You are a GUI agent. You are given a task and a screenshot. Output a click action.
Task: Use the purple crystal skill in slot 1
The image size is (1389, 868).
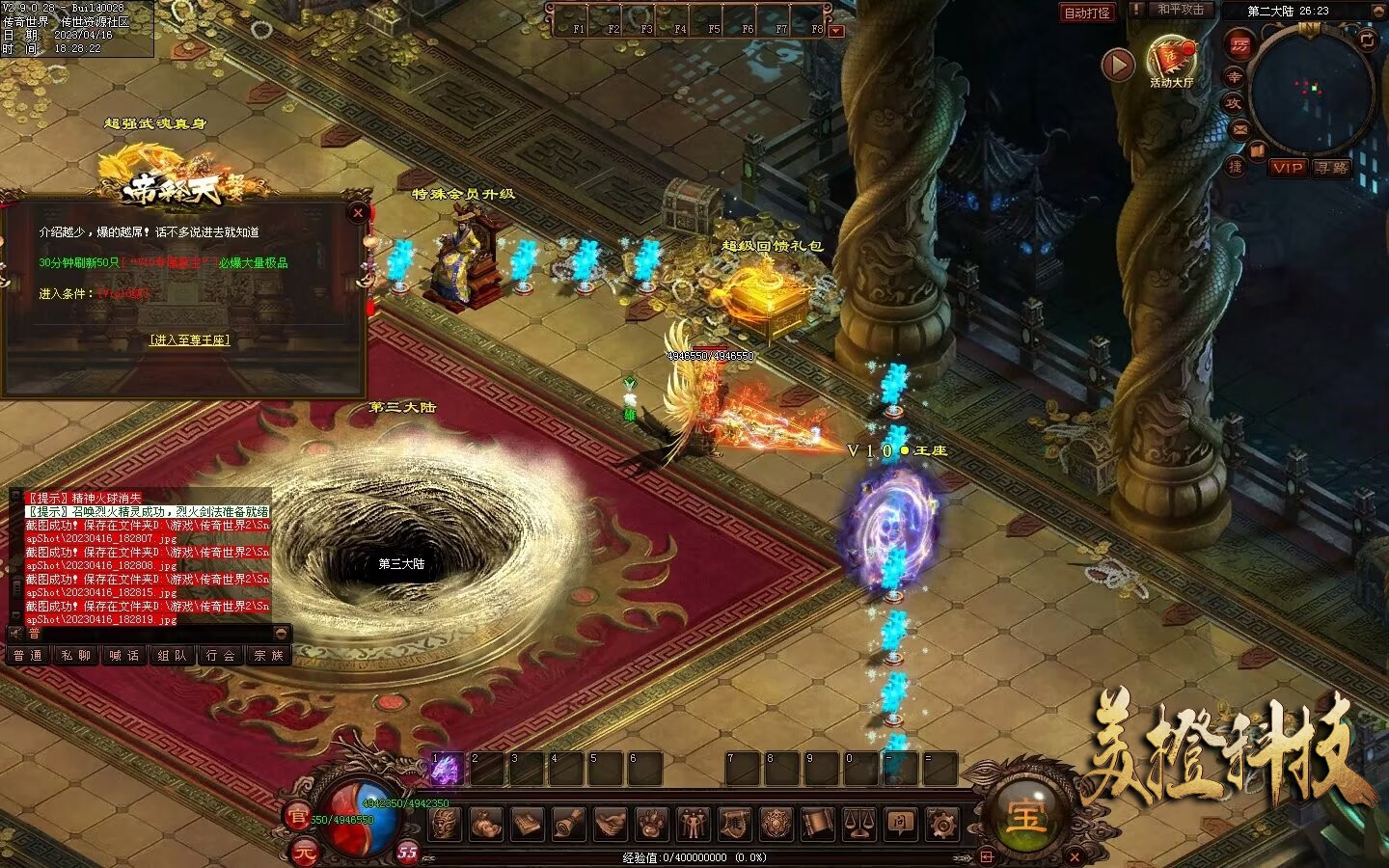point(446,770)
